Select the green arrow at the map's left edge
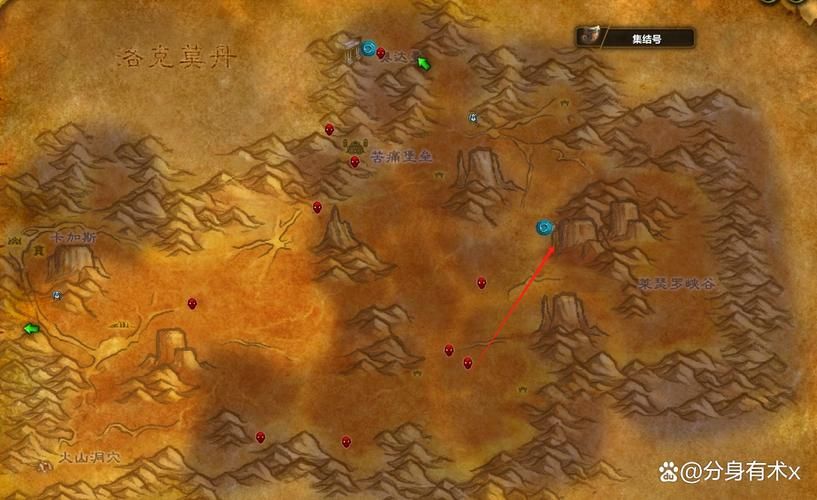 point(31,328)
